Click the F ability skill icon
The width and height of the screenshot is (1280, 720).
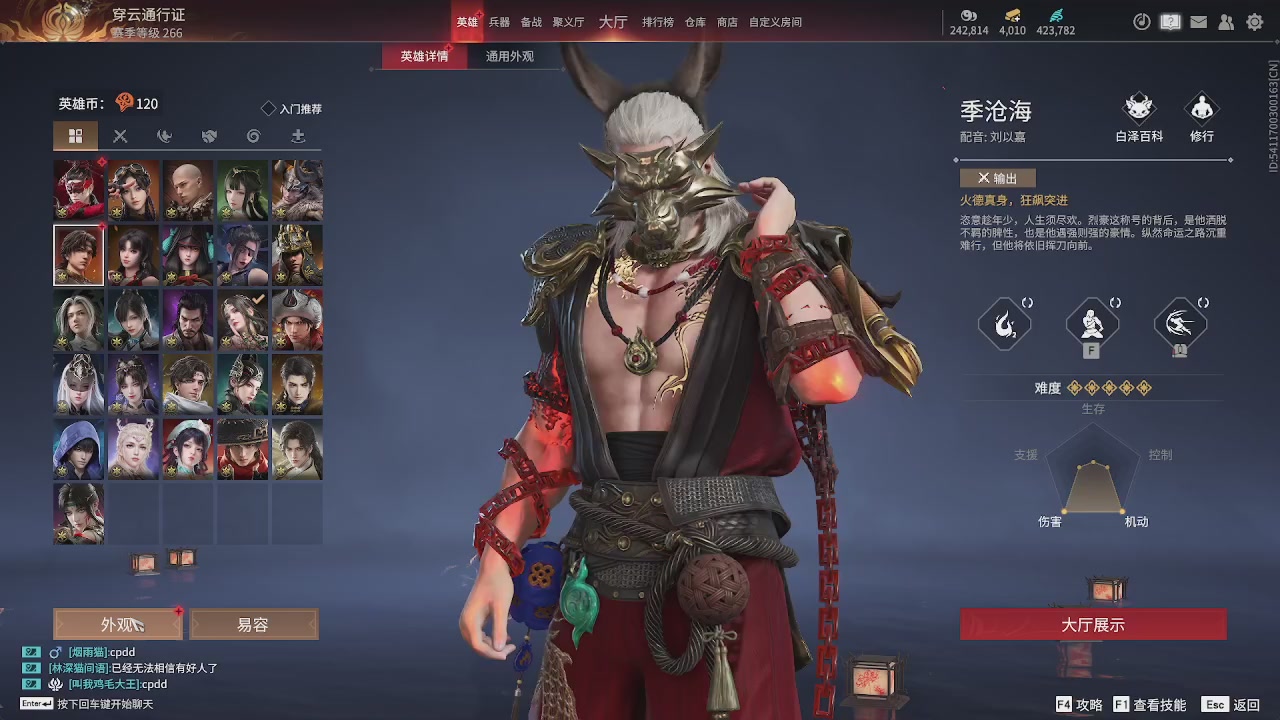coord(1092,323)
